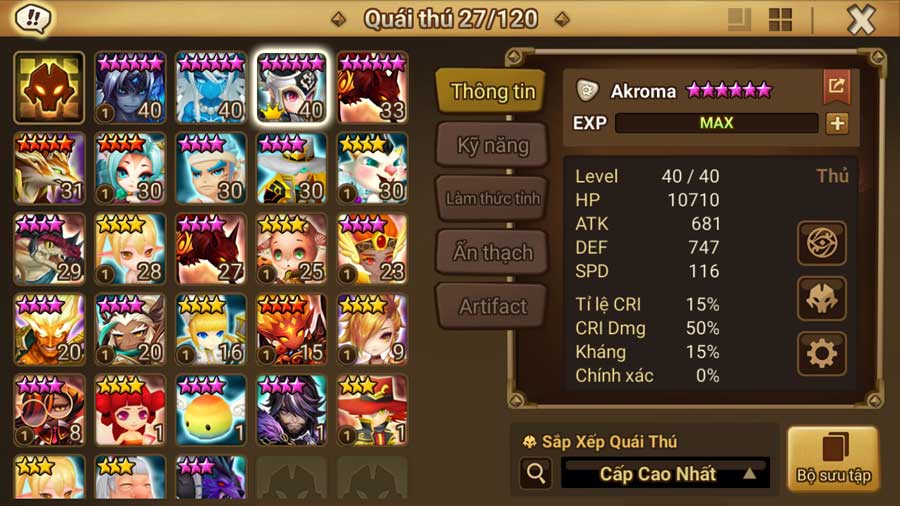
Task: Switch to the four-square grid view
Action: (x=780, y=19)
